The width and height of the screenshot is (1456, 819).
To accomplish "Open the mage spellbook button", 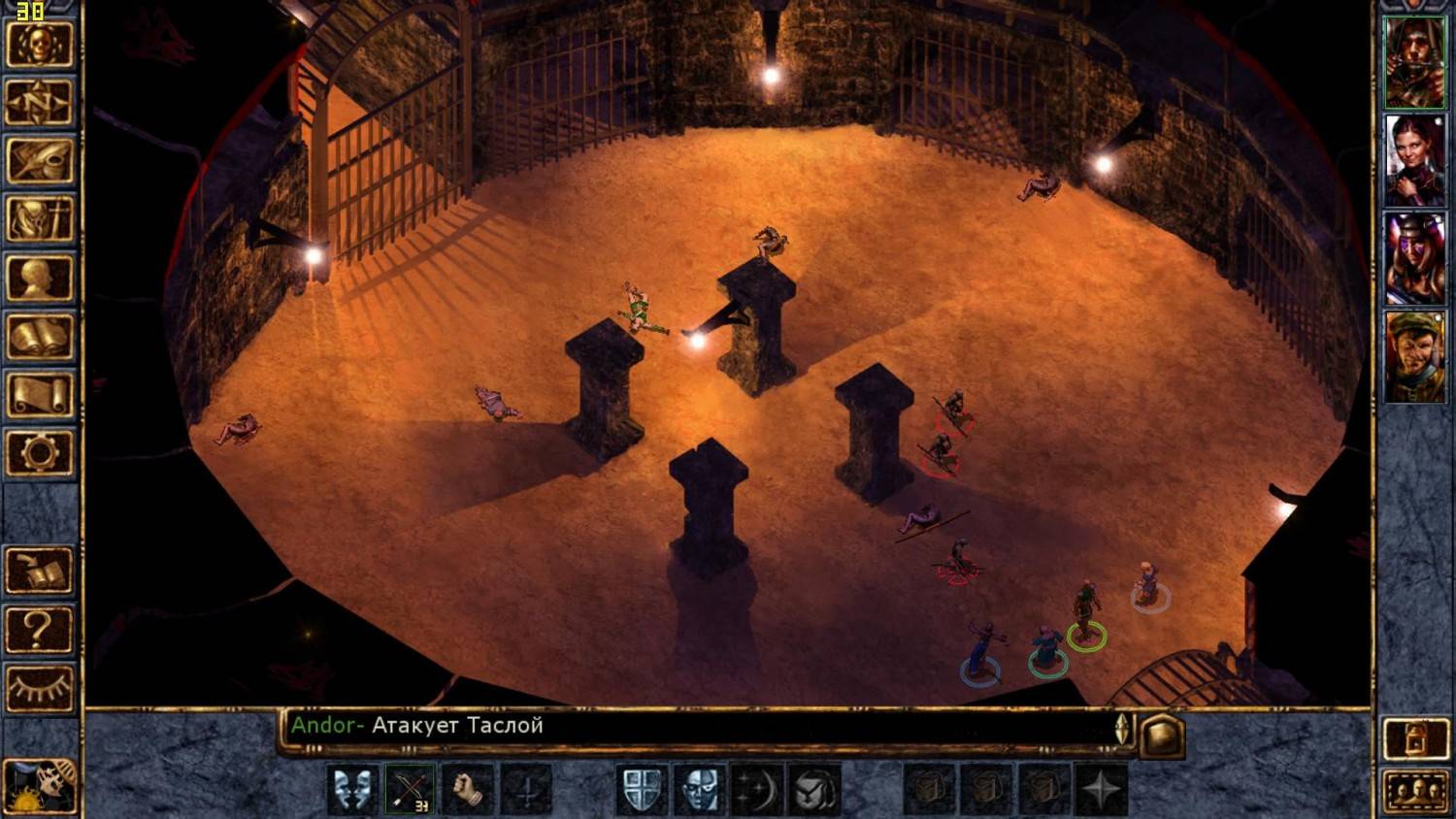I will coord(40,337).
